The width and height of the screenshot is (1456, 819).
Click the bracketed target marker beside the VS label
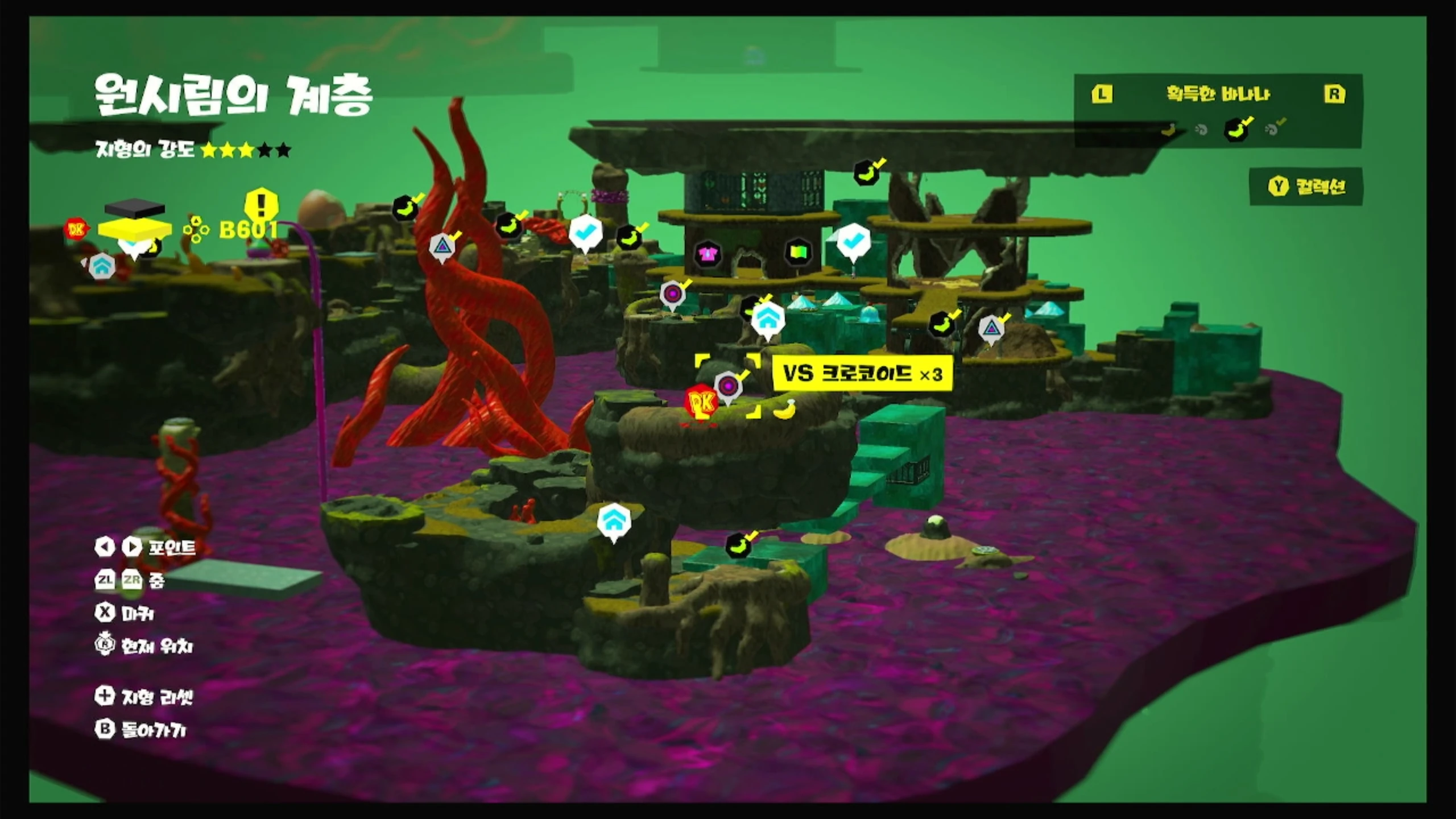[x=727, y=386]
